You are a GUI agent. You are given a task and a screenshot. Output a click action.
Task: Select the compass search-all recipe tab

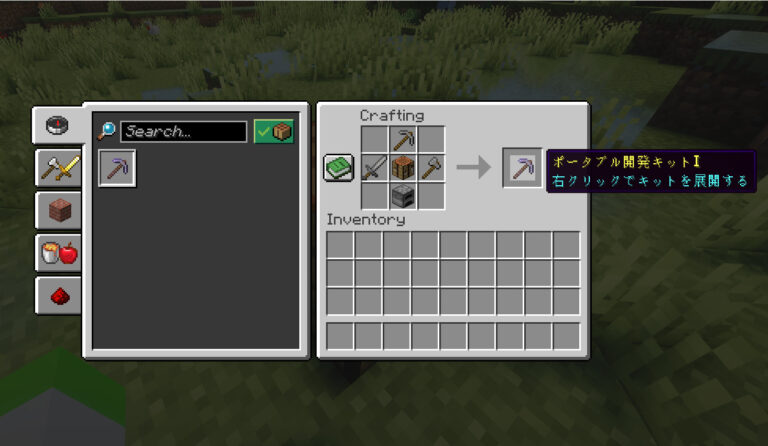58,126
